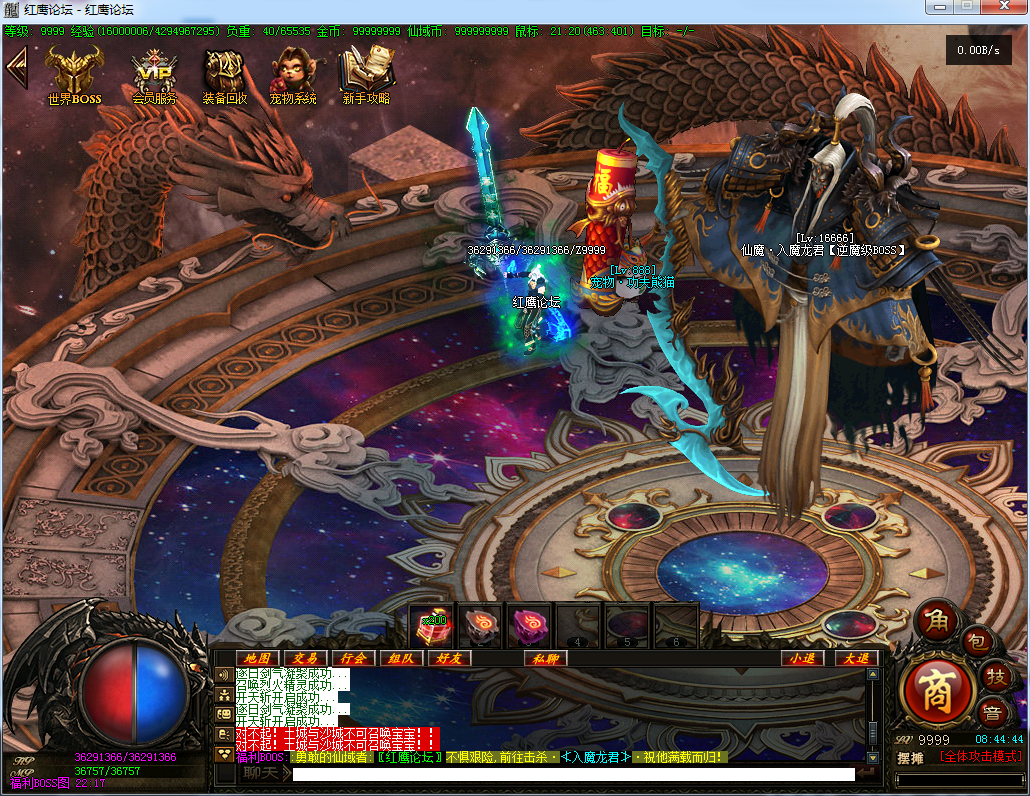Open the 世界BOSS menu
Image resolution: width=1030 pixels, height=796 pixels.
(x=74, y=75)
